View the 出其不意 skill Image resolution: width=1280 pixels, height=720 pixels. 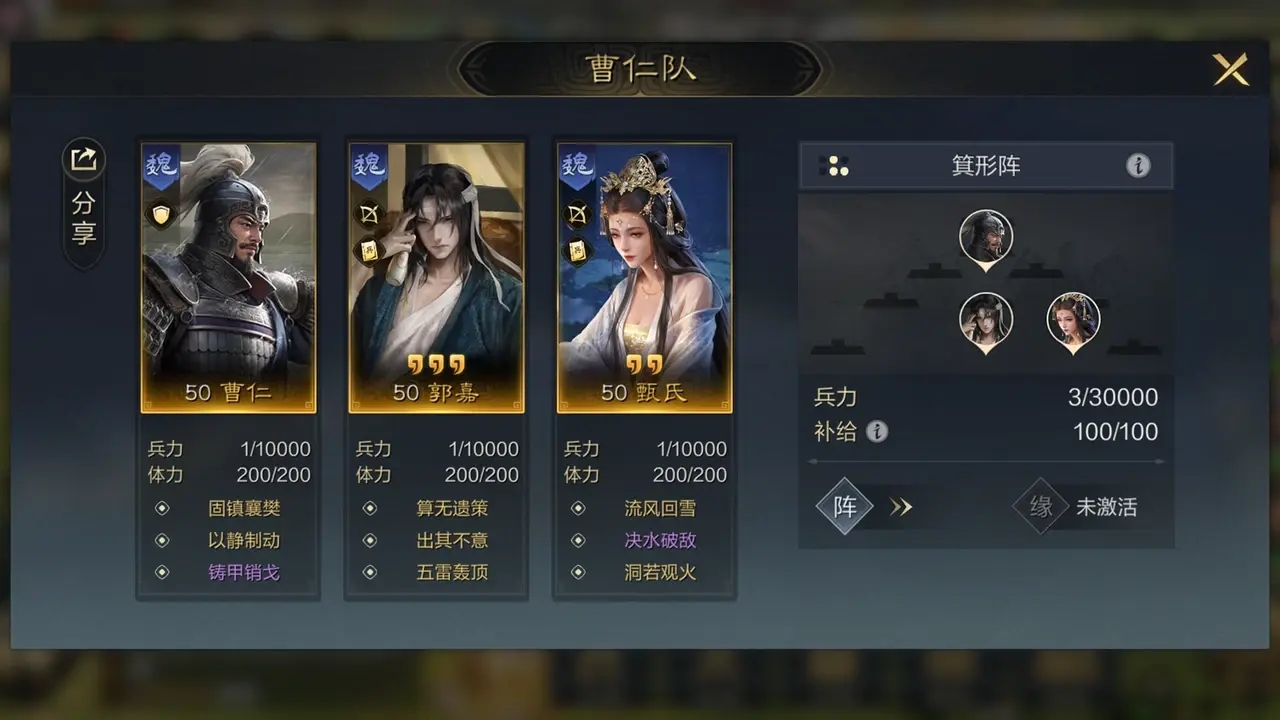click(452, 540)
